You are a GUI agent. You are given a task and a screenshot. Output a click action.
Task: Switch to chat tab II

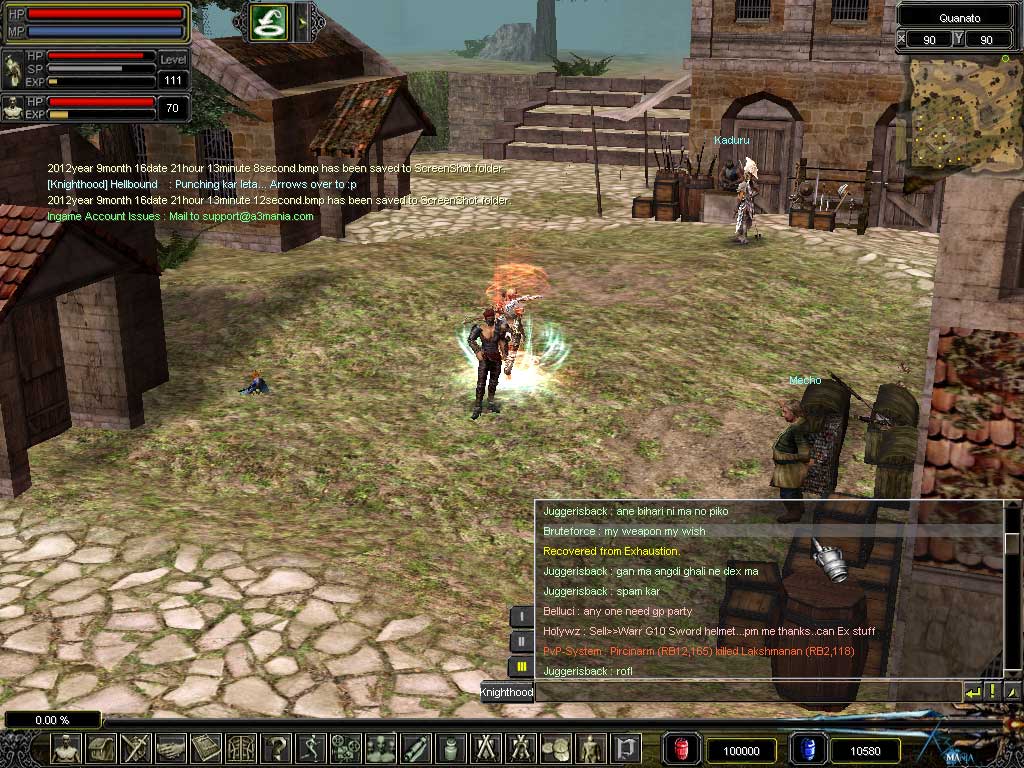(521, 641)
